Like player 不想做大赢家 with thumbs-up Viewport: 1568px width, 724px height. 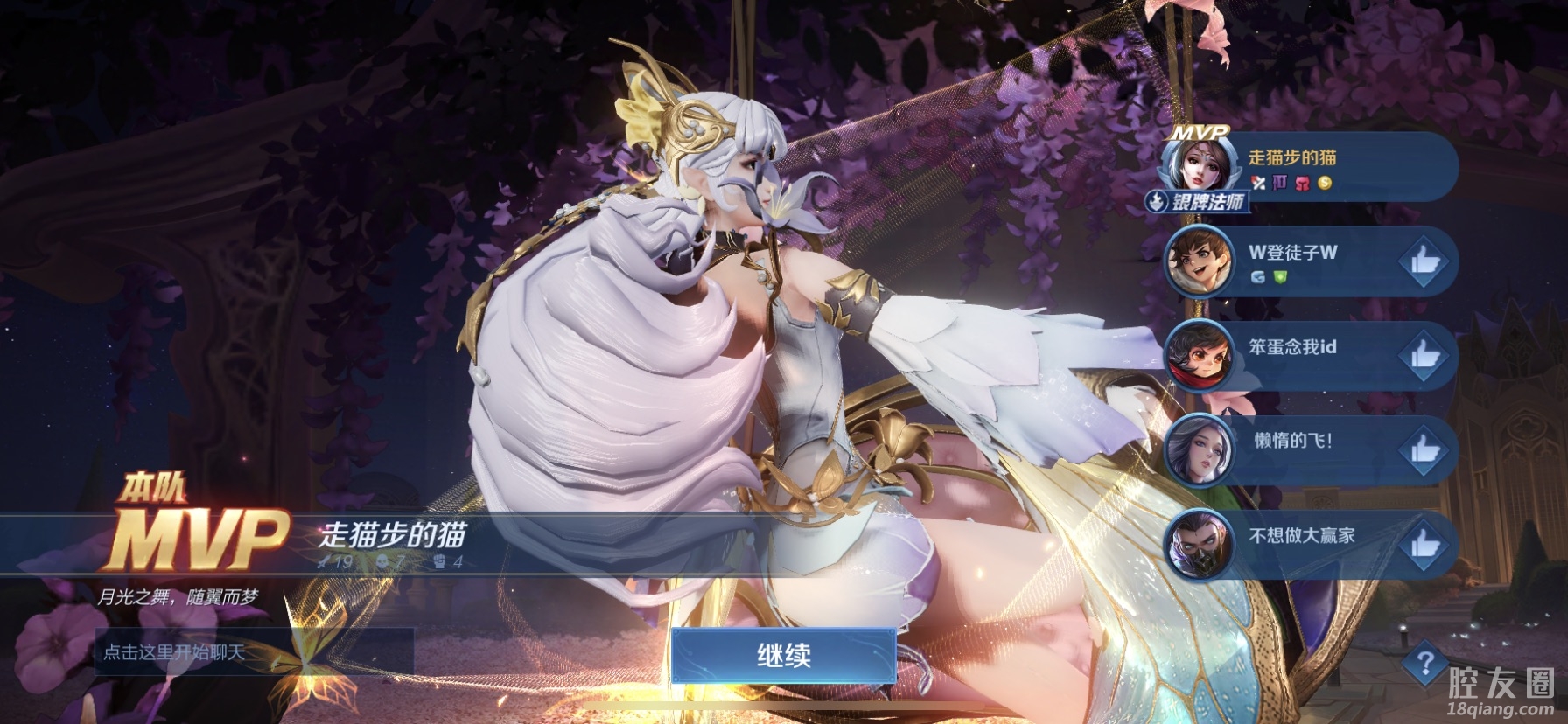(x=1424, y=544)
